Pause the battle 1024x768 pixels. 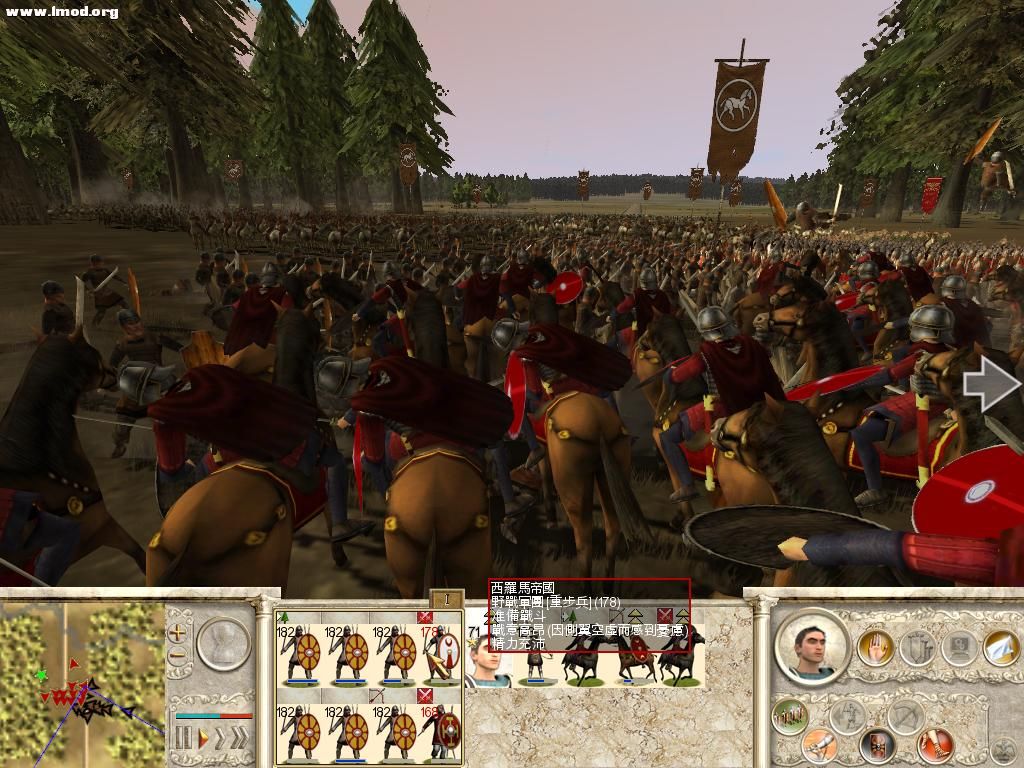click(x=183, y=739)
